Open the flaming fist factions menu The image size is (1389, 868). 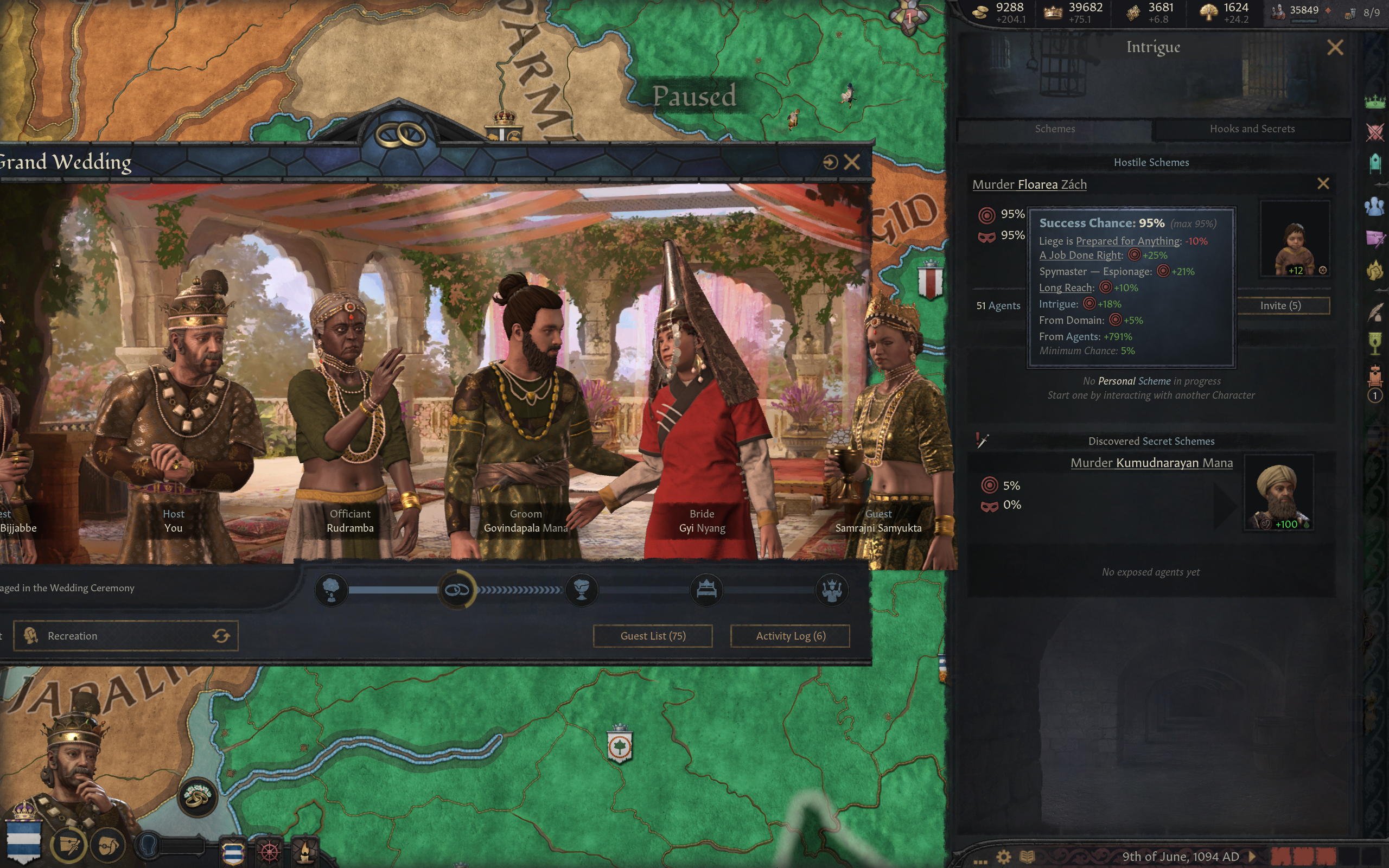pyautogui.click(x=1375, y=270)
